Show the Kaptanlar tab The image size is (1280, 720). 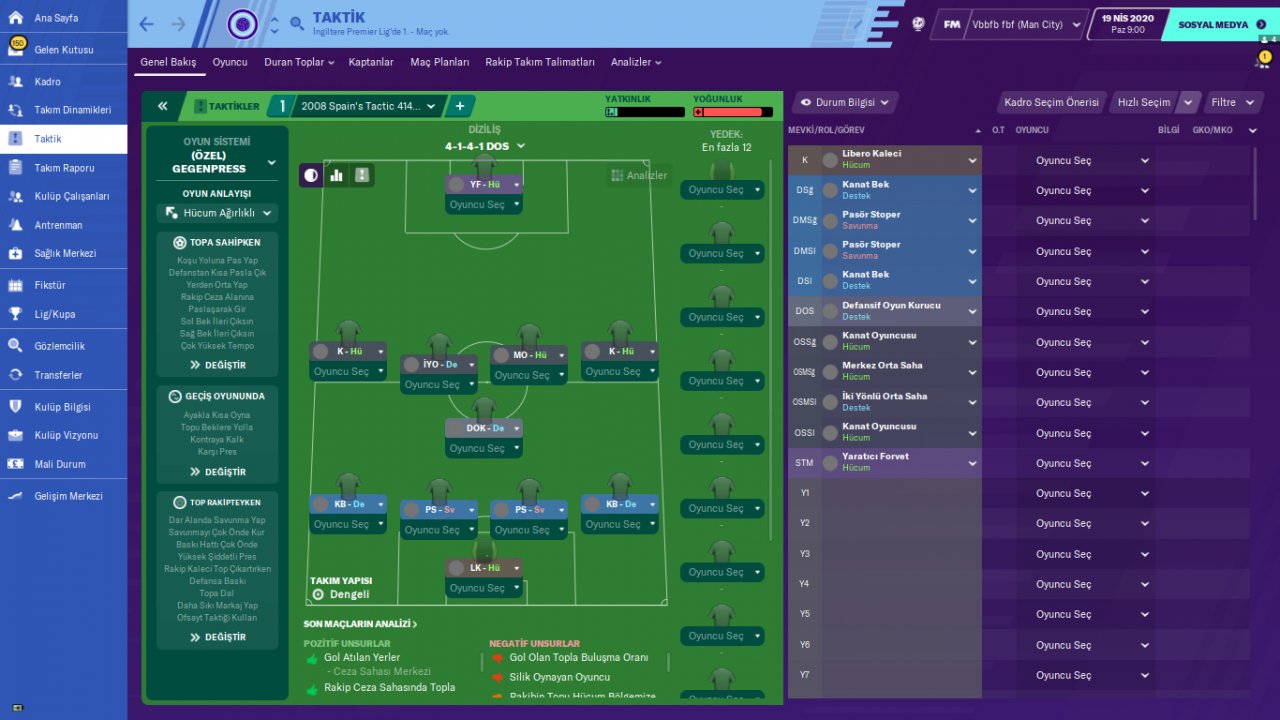point(371,62)
